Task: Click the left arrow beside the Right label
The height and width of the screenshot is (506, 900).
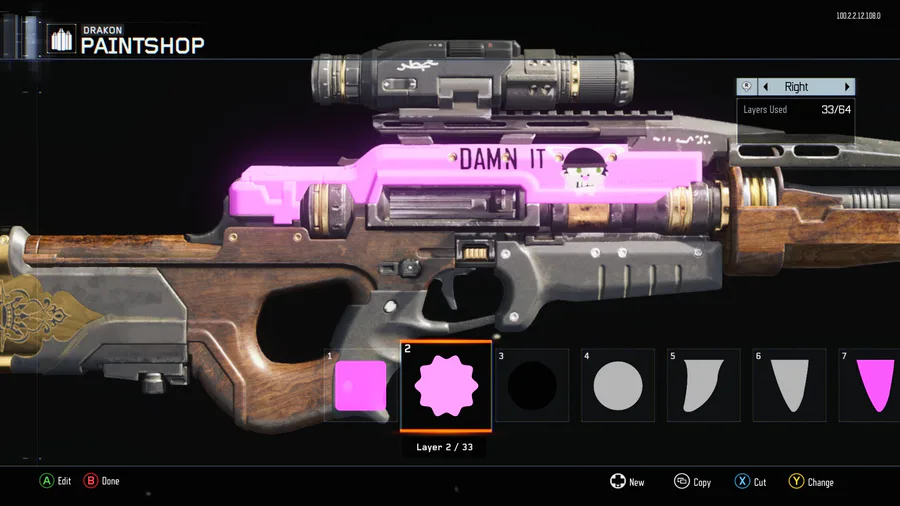Action: [766, 87]
